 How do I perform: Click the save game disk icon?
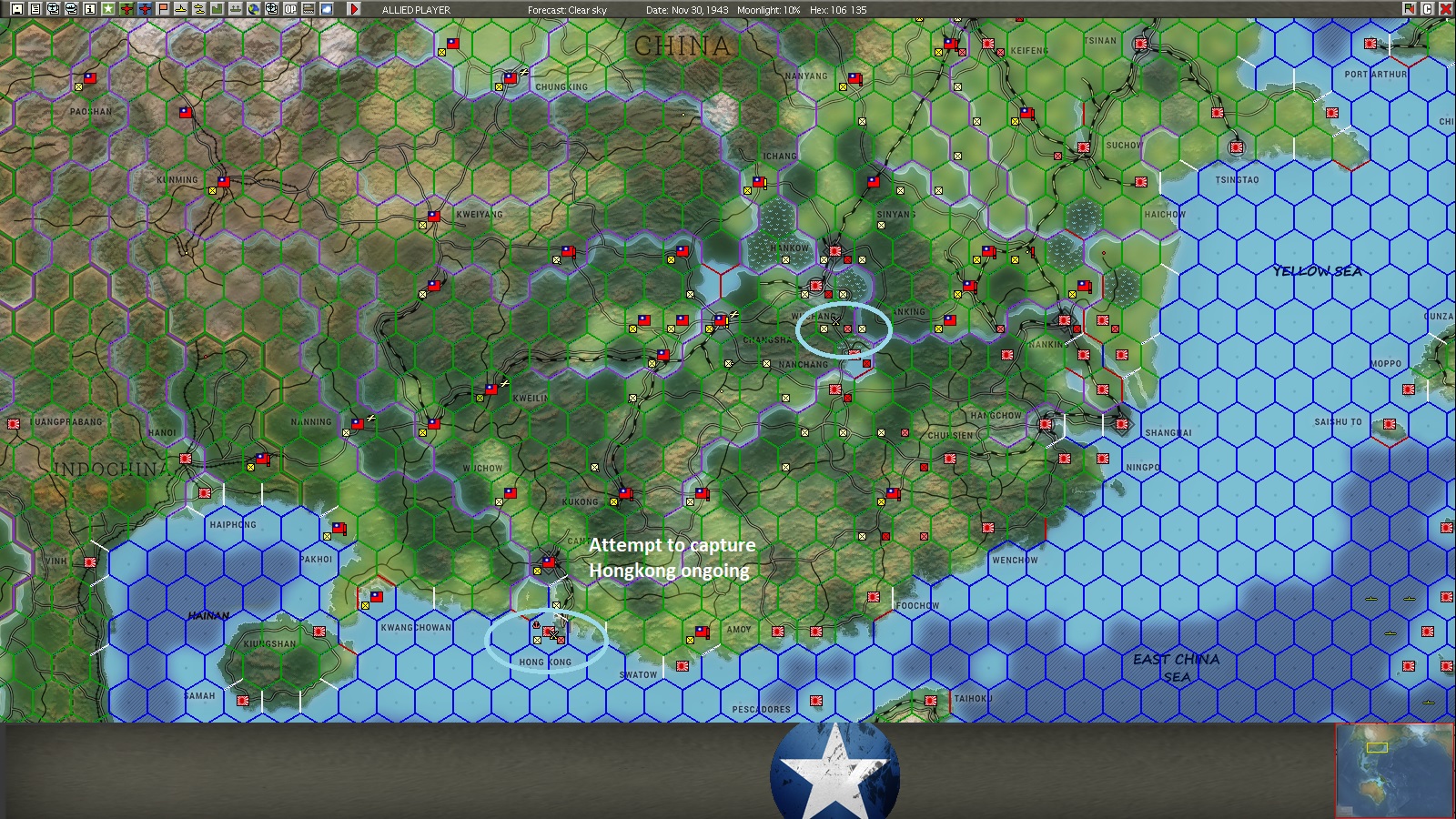pos(16,9)
